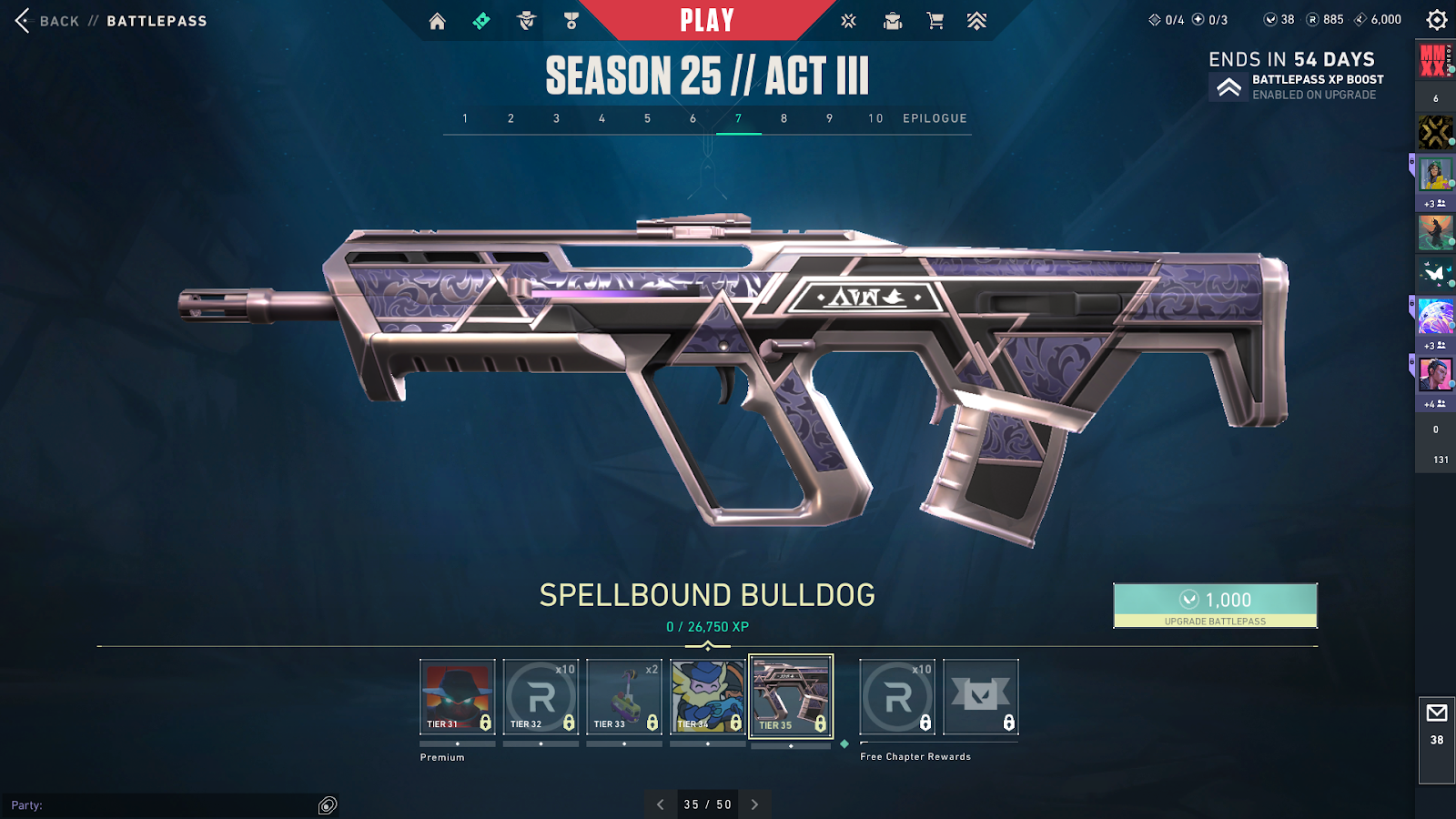Open the Home icon in top navigation
This screenshot has width=1456, height=819.
pos(438,21)
